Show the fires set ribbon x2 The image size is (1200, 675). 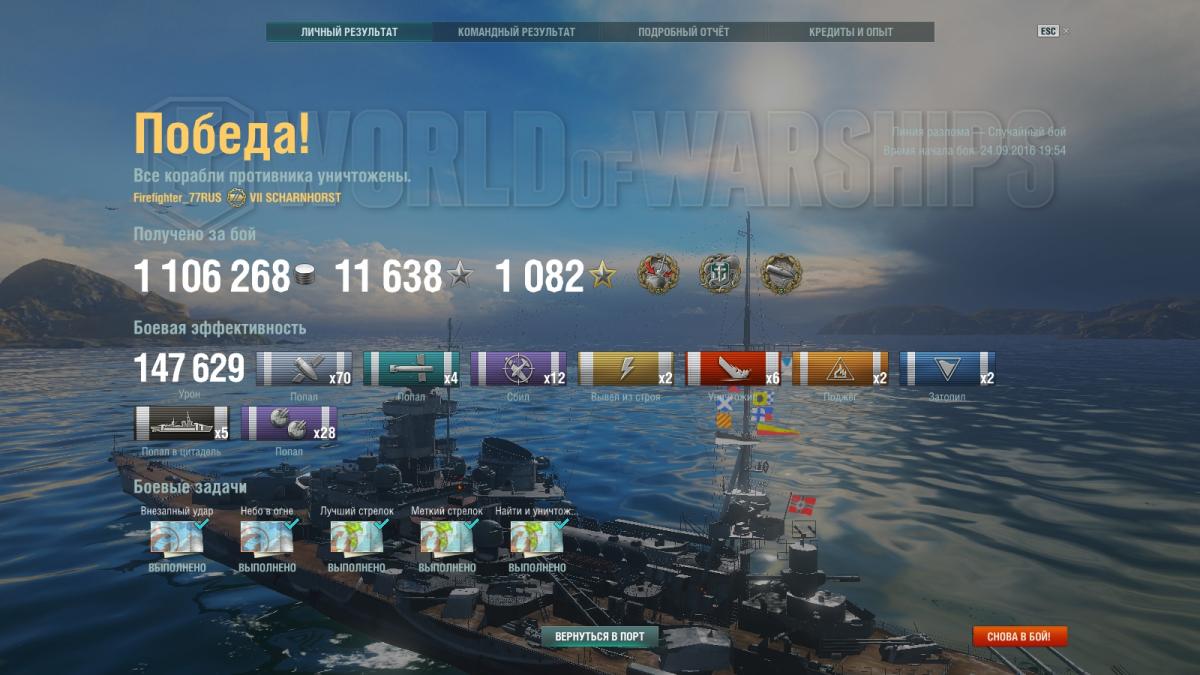pyautogui.click(x=840, y=369)
